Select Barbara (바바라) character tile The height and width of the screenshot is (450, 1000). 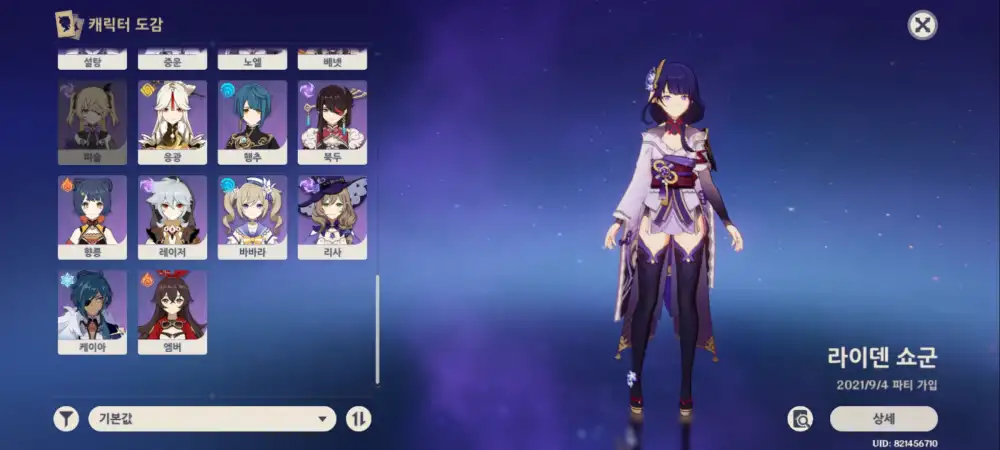click(252, 216)
